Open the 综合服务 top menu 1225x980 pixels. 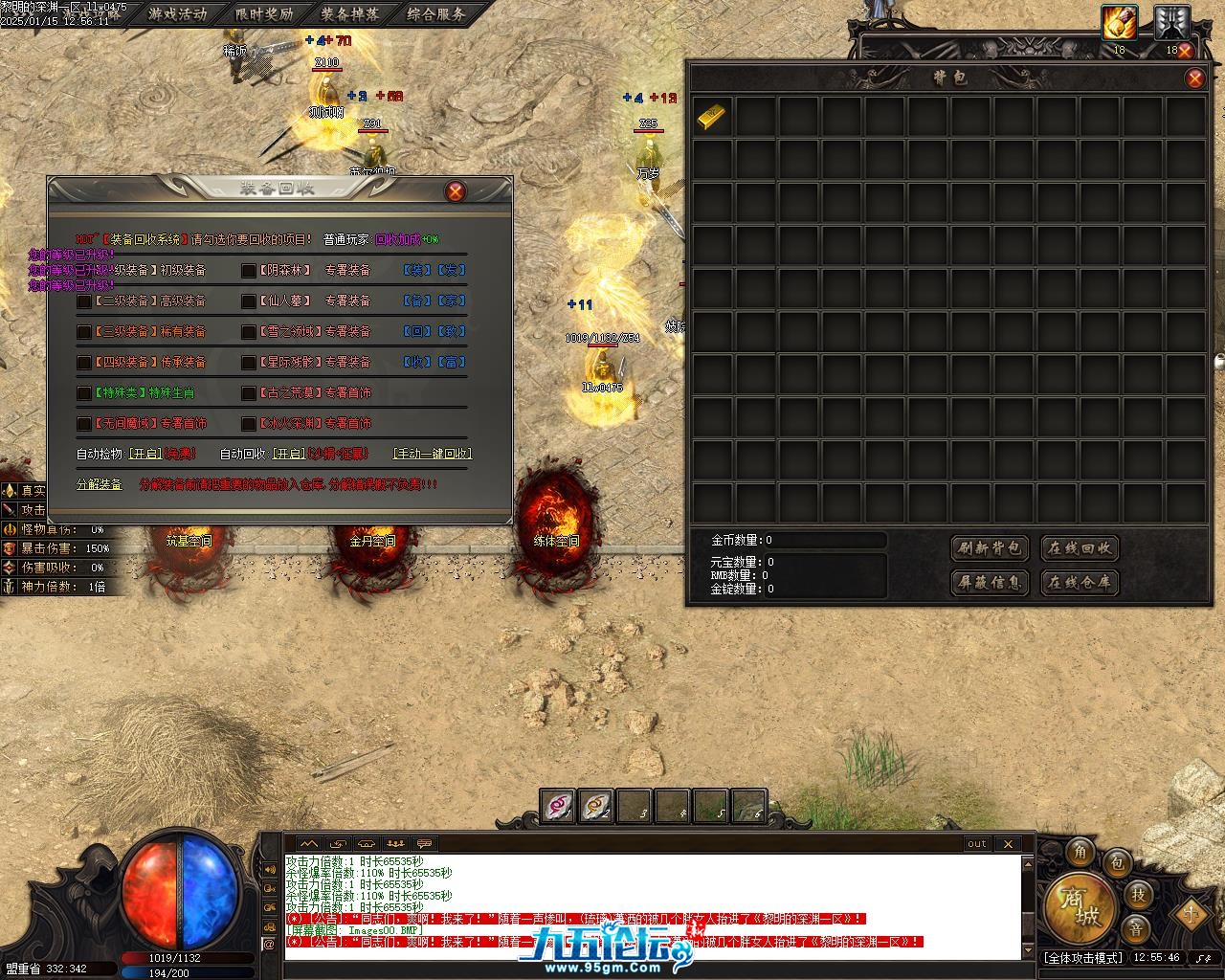coord(435,13)
